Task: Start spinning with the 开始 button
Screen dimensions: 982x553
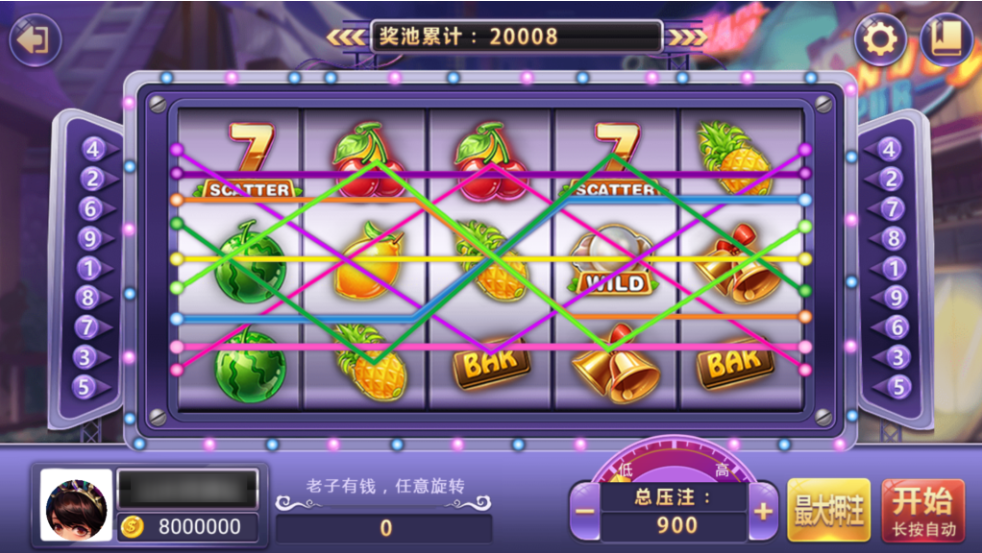Action: 923,510
